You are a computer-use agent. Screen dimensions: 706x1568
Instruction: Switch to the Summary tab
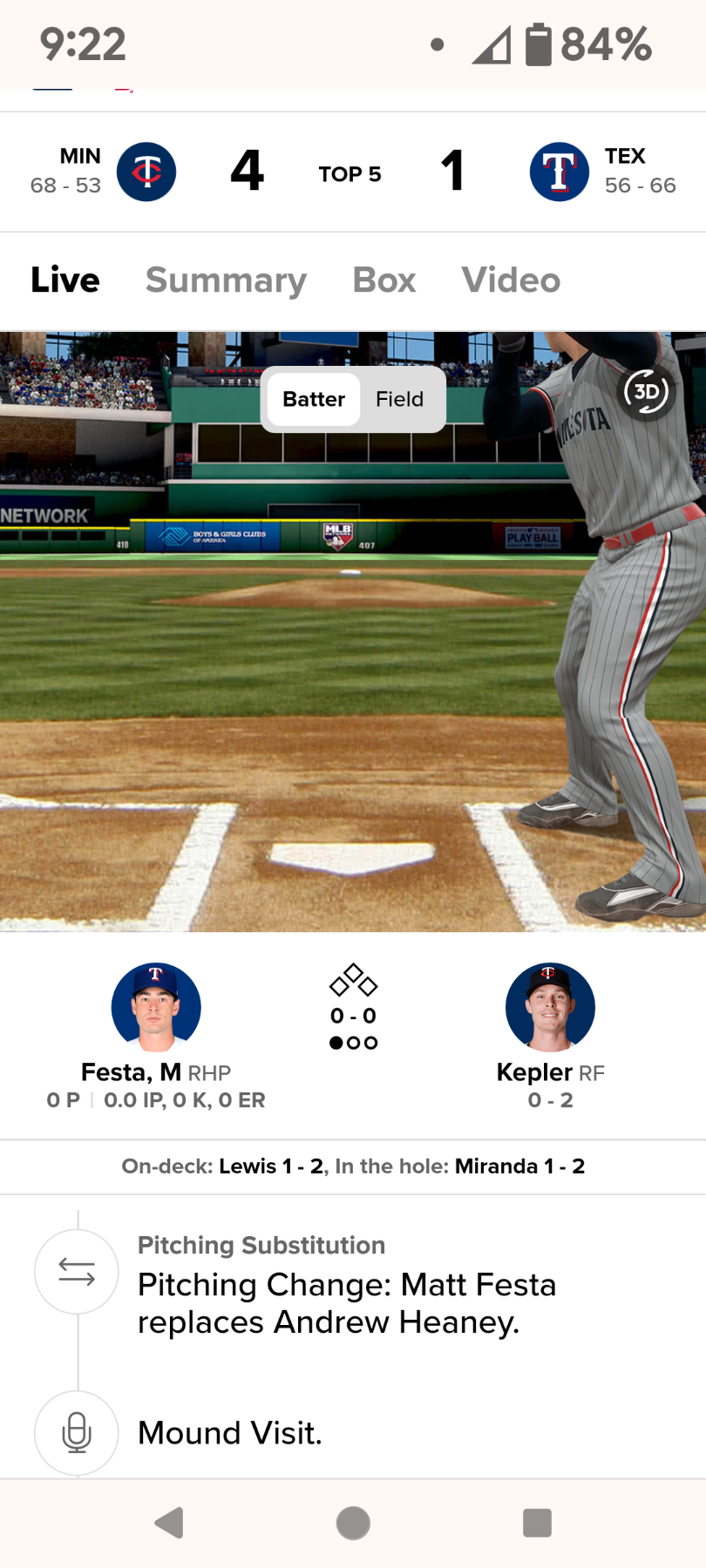pyautogui.click(x=226, y=280)
